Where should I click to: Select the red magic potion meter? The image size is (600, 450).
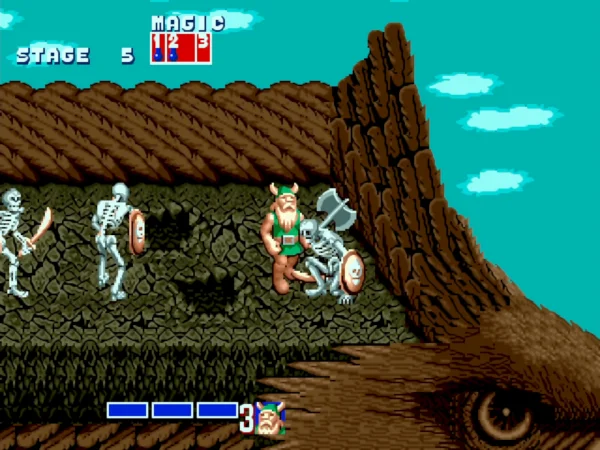pyautogui.click(x=180, y=47)
